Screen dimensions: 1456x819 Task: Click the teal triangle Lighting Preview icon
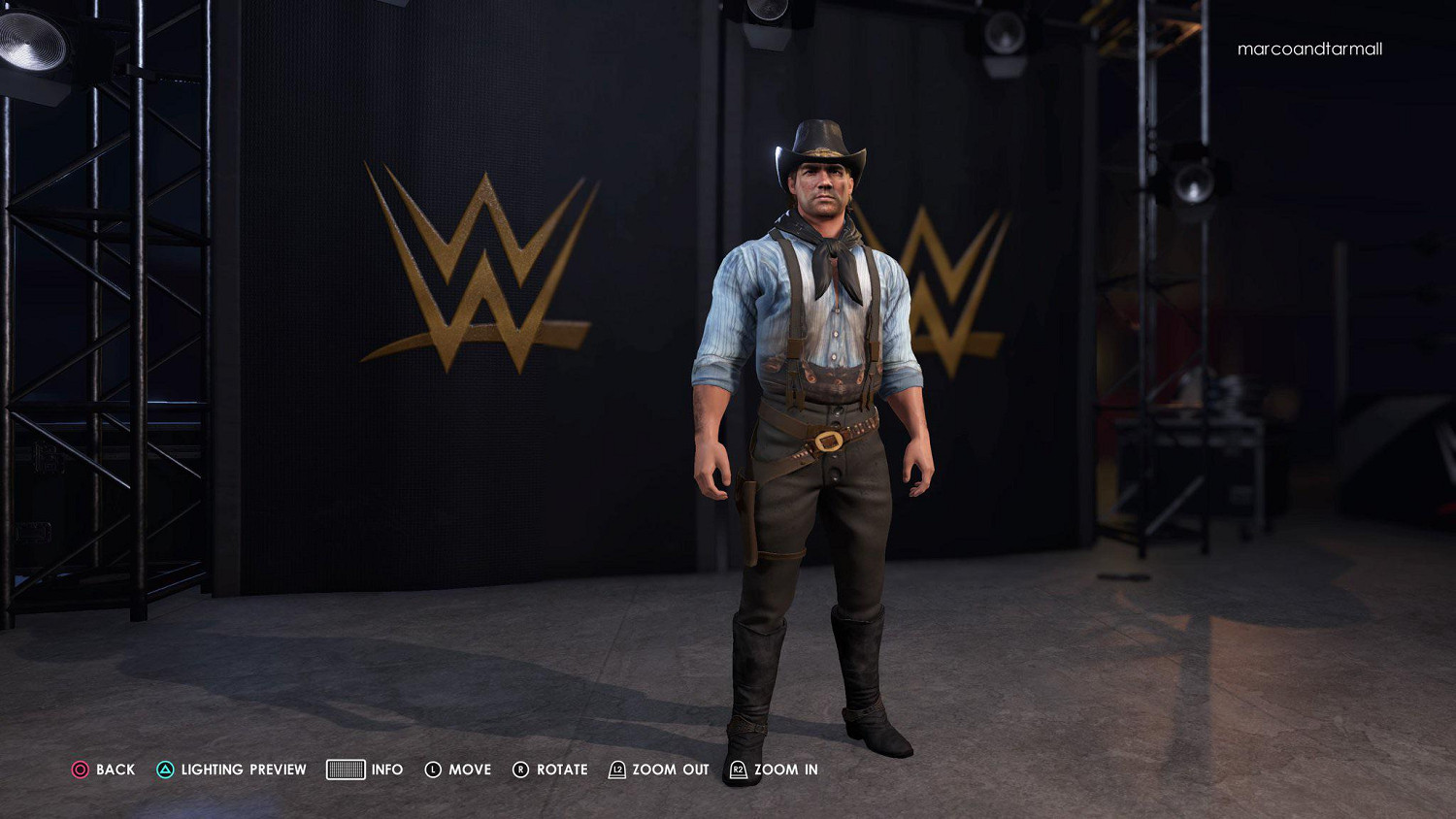165,769
